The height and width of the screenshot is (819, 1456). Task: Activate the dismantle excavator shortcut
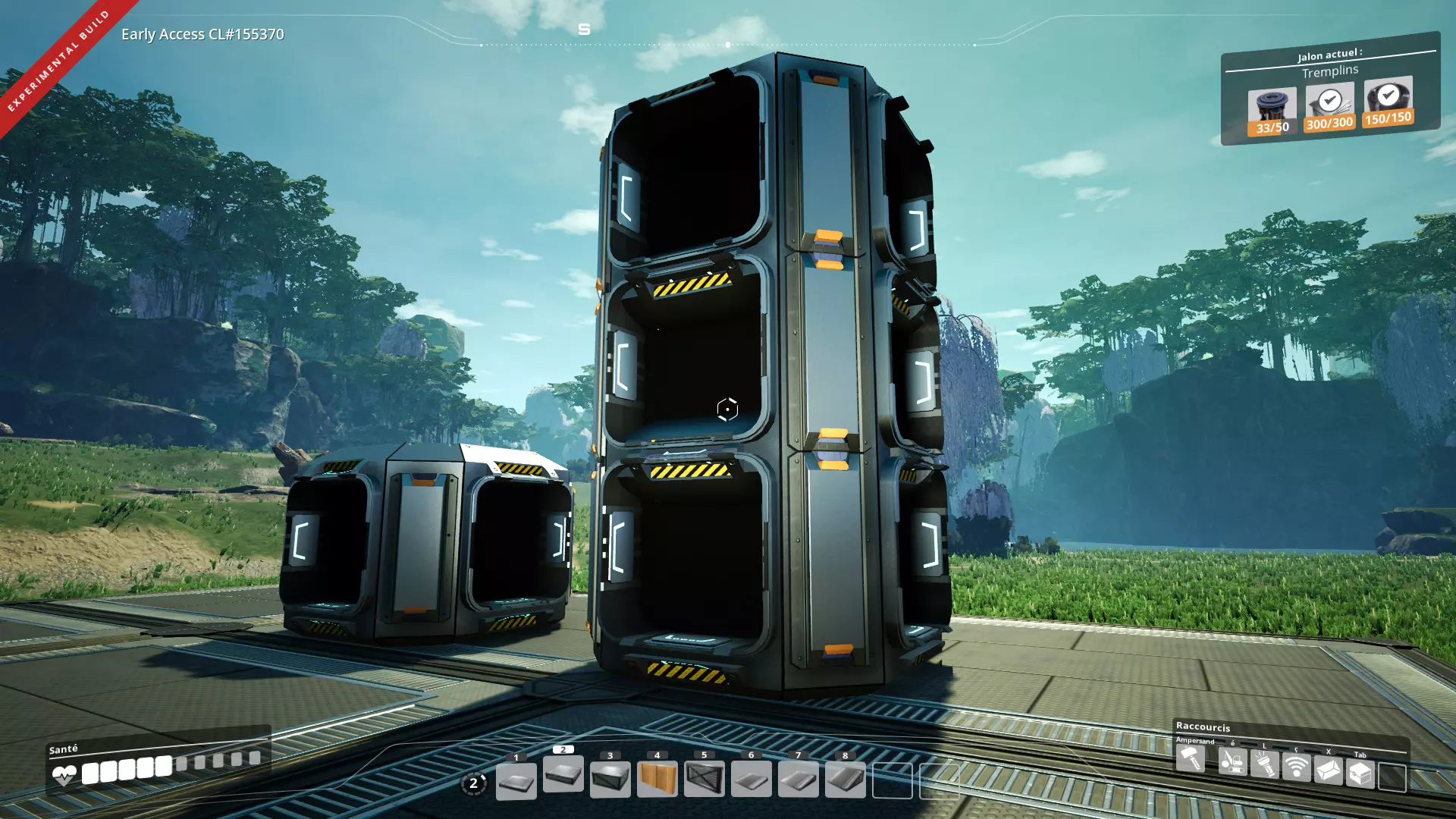pos(1232,761)
